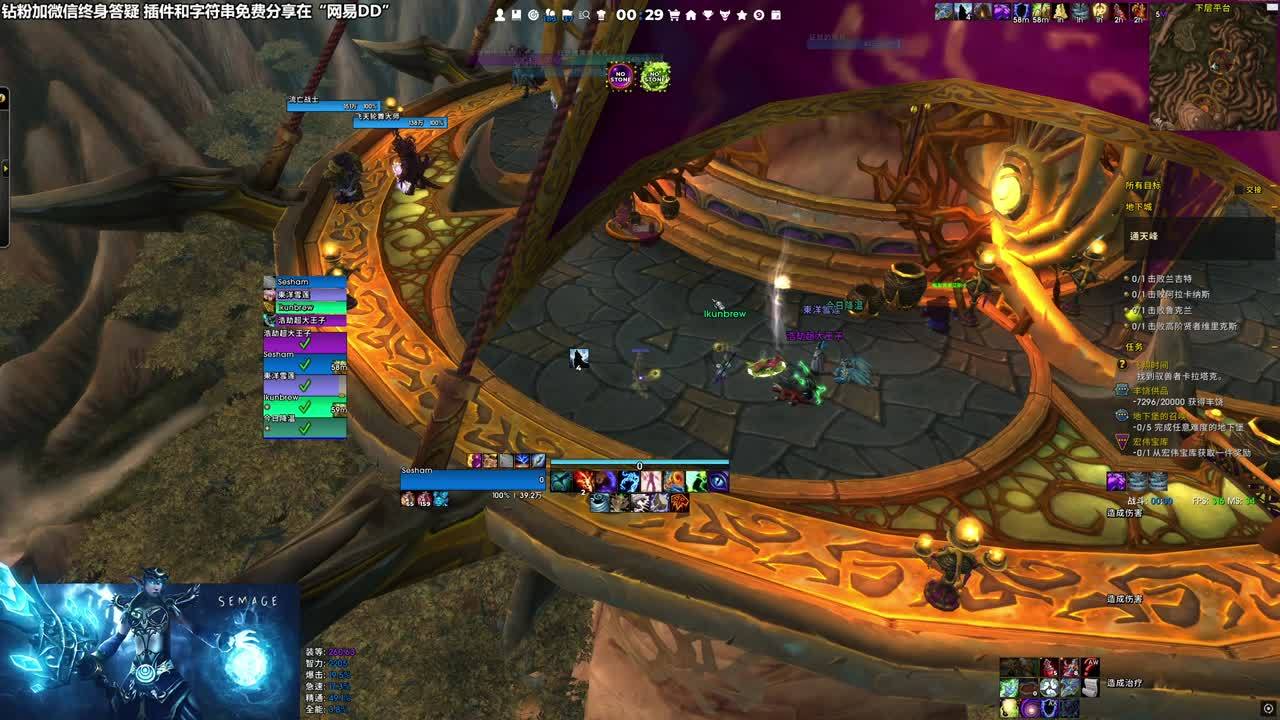Click the star icon in top bar
The width and height of the screenshot is (1280, 720).
tap(742, 15)
